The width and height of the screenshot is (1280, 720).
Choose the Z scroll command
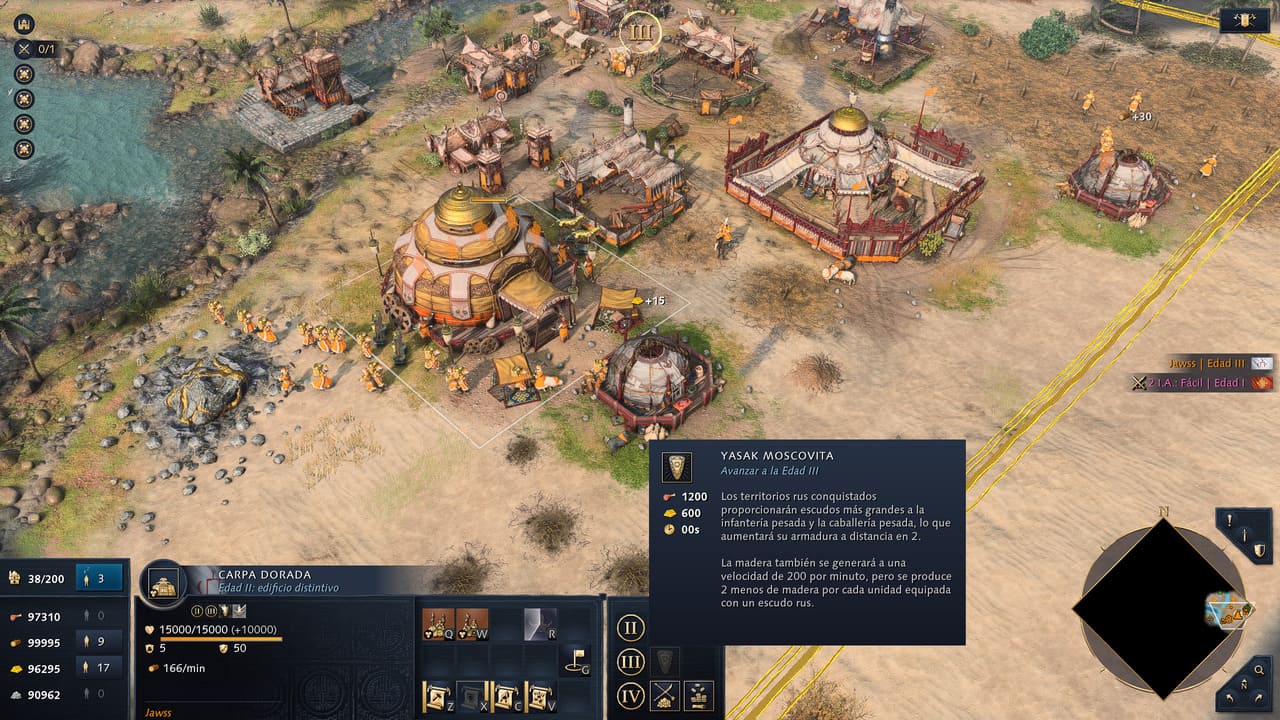point(439,696)
